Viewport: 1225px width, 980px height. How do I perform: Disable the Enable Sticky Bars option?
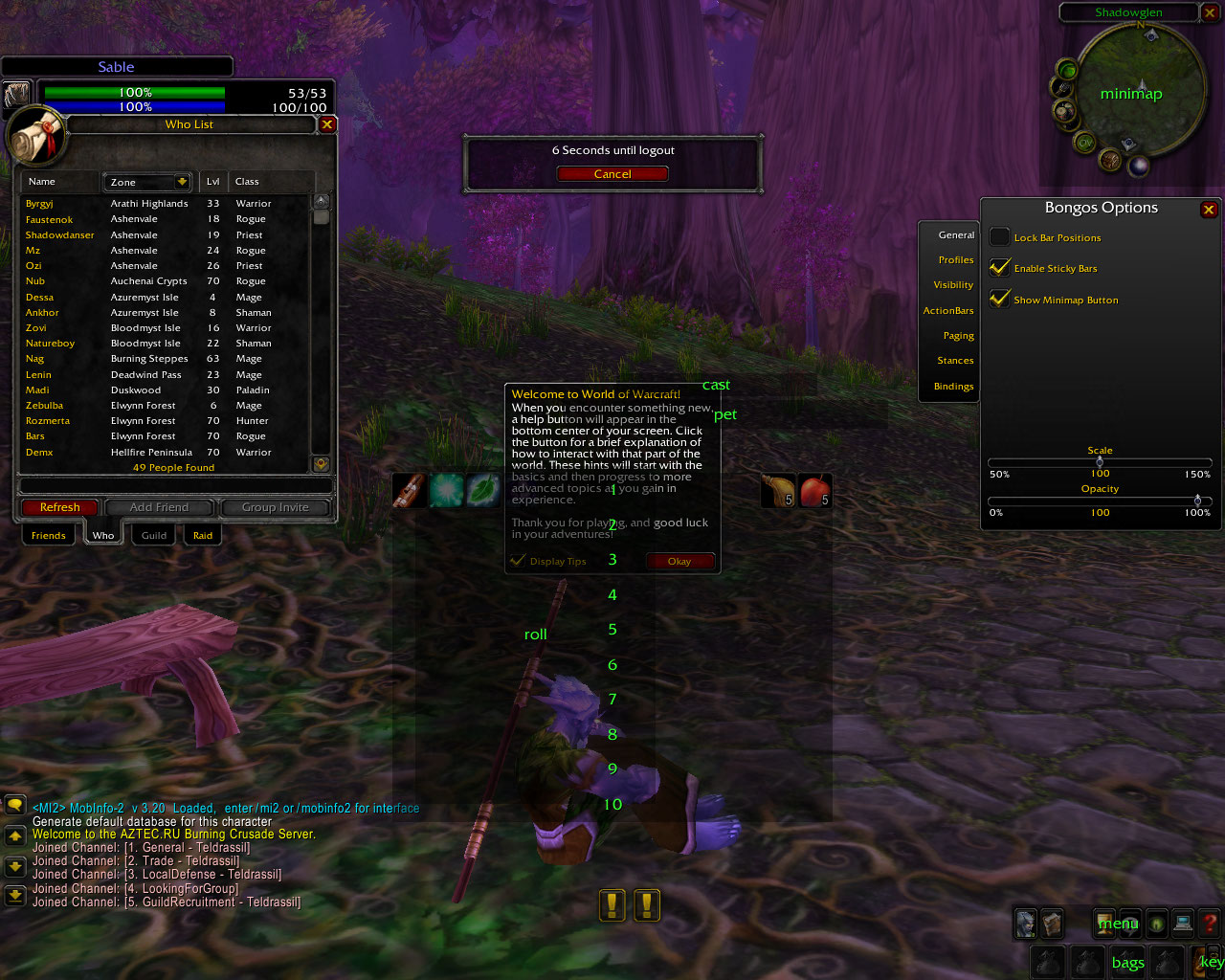(x=1000, y=268)
